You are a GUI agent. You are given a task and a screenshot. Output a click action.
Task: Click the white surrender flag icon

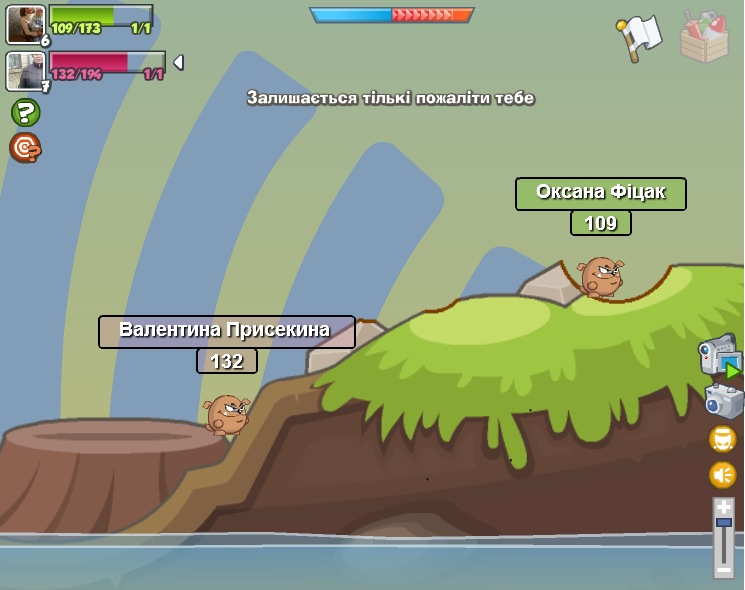tap(639, 37)
